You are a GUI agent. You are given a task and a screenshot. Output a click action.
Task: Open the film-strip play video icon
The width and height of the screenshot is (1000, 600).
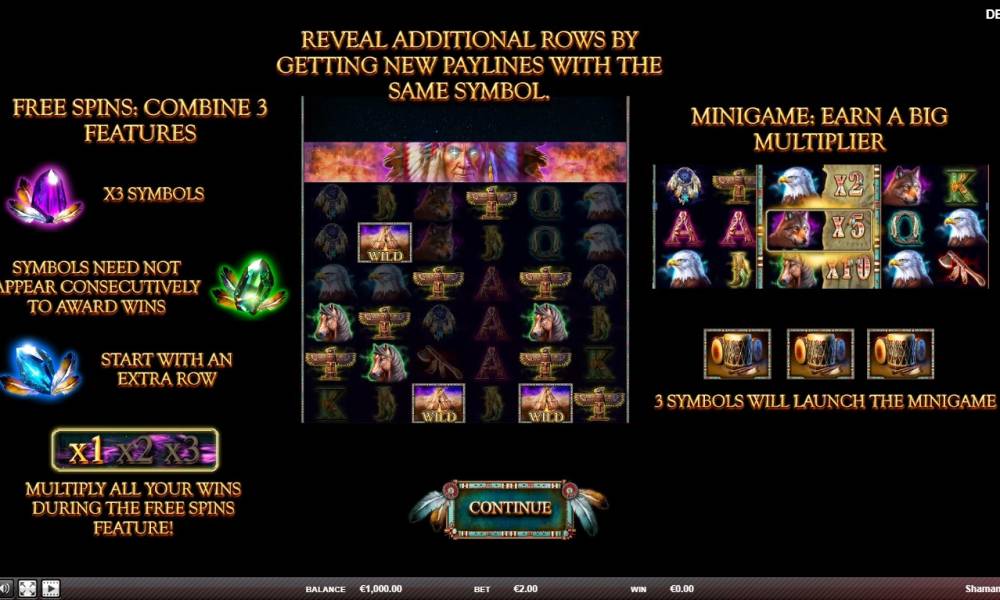(50, 589)
